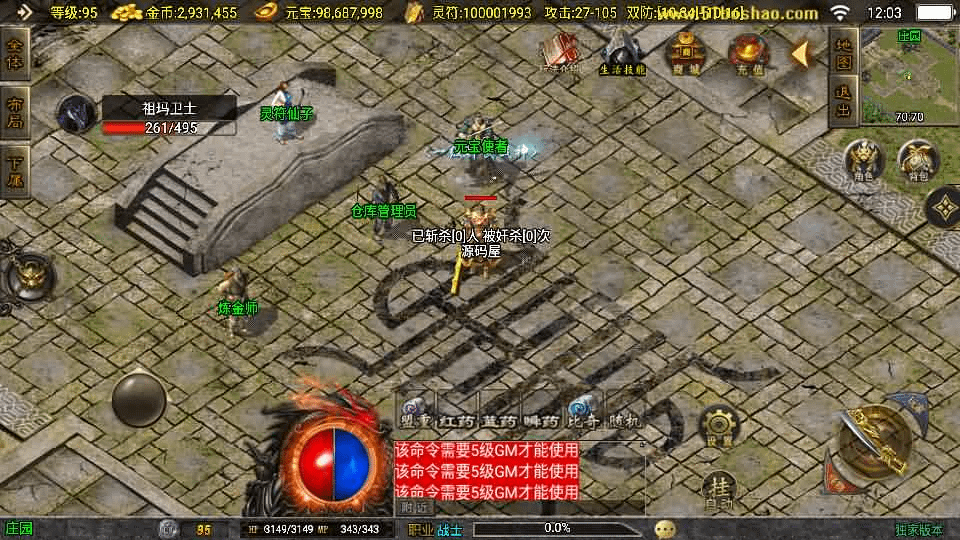Viewport: 960px width, 540px height.
Task: Collapse the top icon row with the arrow
Action: [x=802, y=53]
